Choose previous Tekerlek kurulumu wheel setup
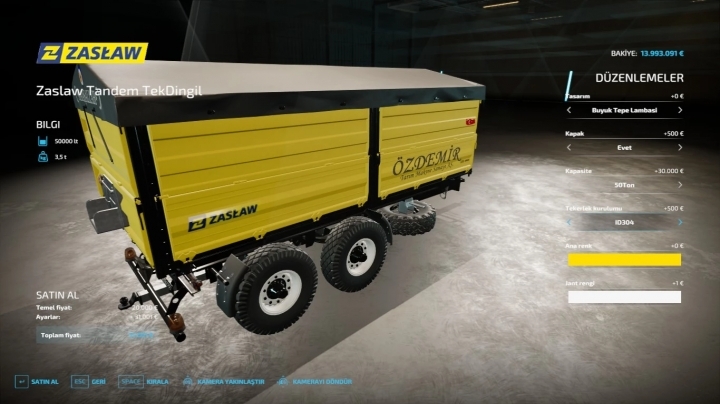 [569, 222]
